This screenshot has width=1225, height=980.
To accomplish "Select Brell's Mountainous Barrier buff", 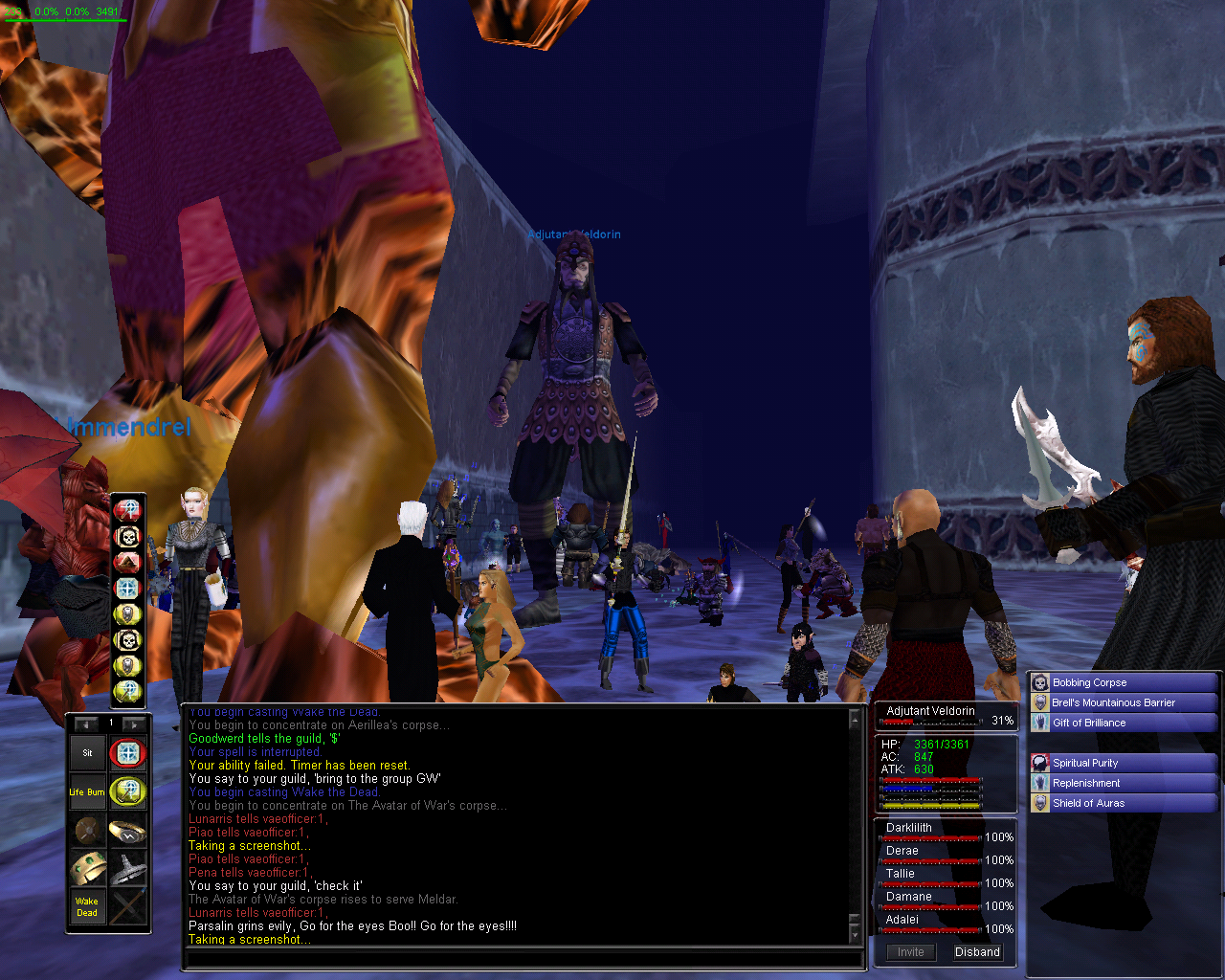I will pos(1113,702).
